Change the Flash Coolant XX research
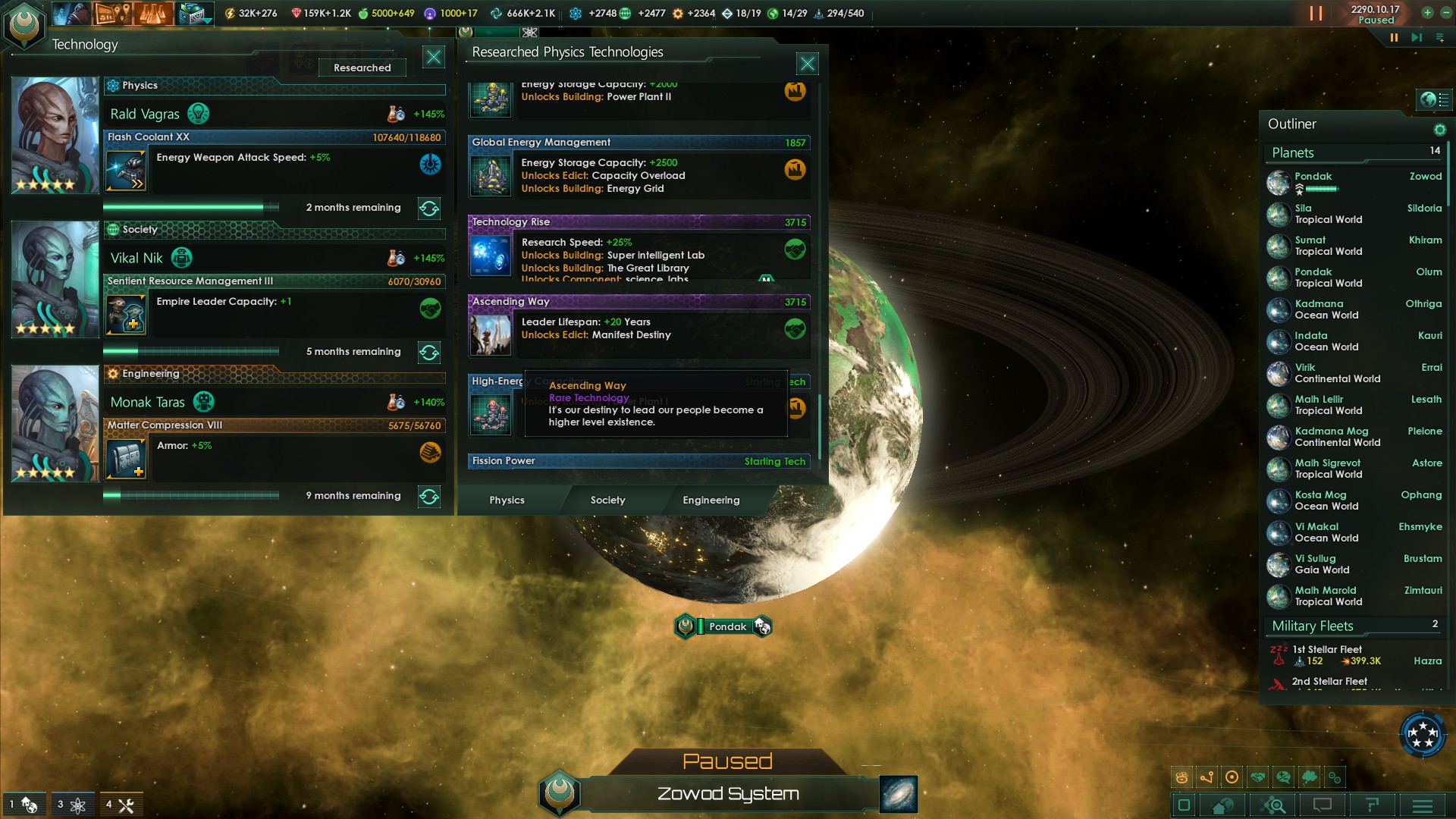The image size is (1456, 819). 429,209
